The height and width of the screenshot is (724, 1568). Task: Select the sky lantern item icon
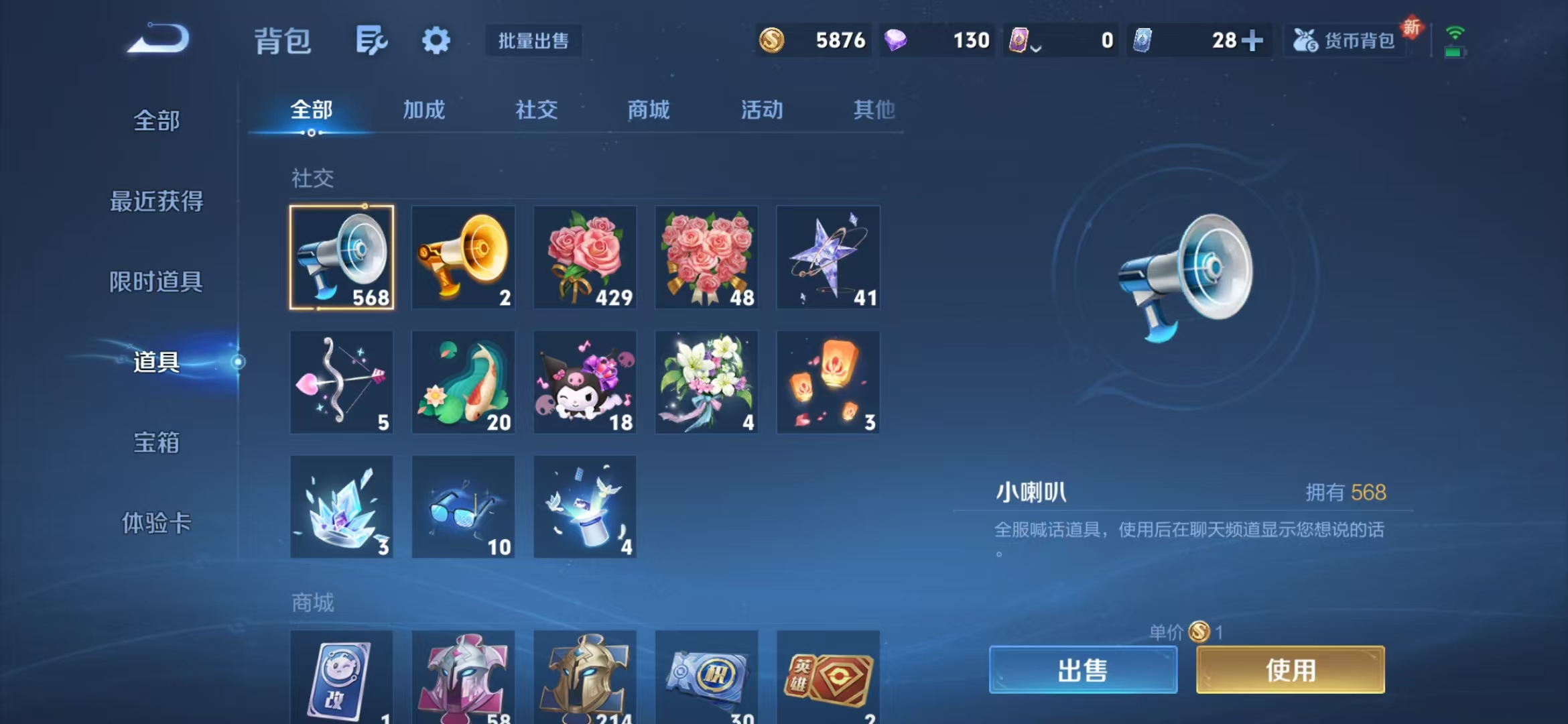click(x=827, y=382)
